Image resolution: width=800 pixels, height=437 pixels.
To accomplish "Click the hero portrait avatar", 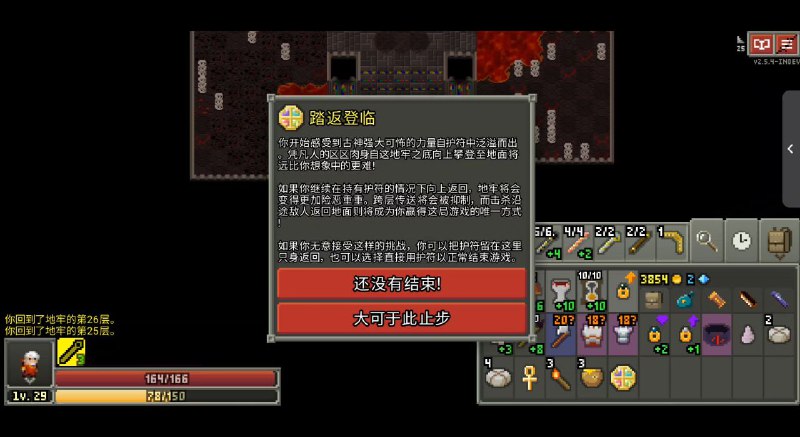I will pyautogui.click(x=29, y=362).
